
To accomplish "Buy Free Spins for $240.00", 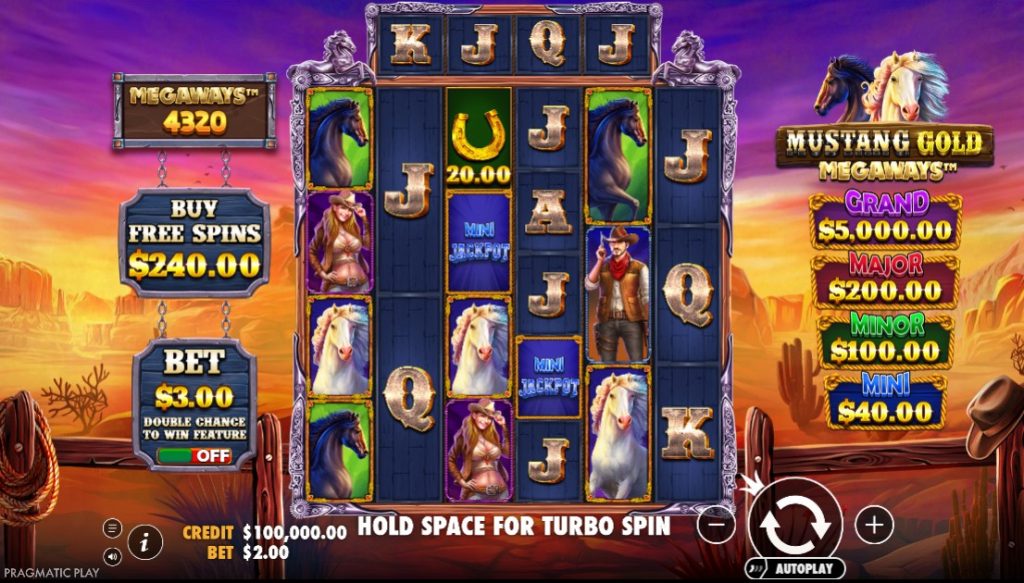I will (x=194, y=243).
